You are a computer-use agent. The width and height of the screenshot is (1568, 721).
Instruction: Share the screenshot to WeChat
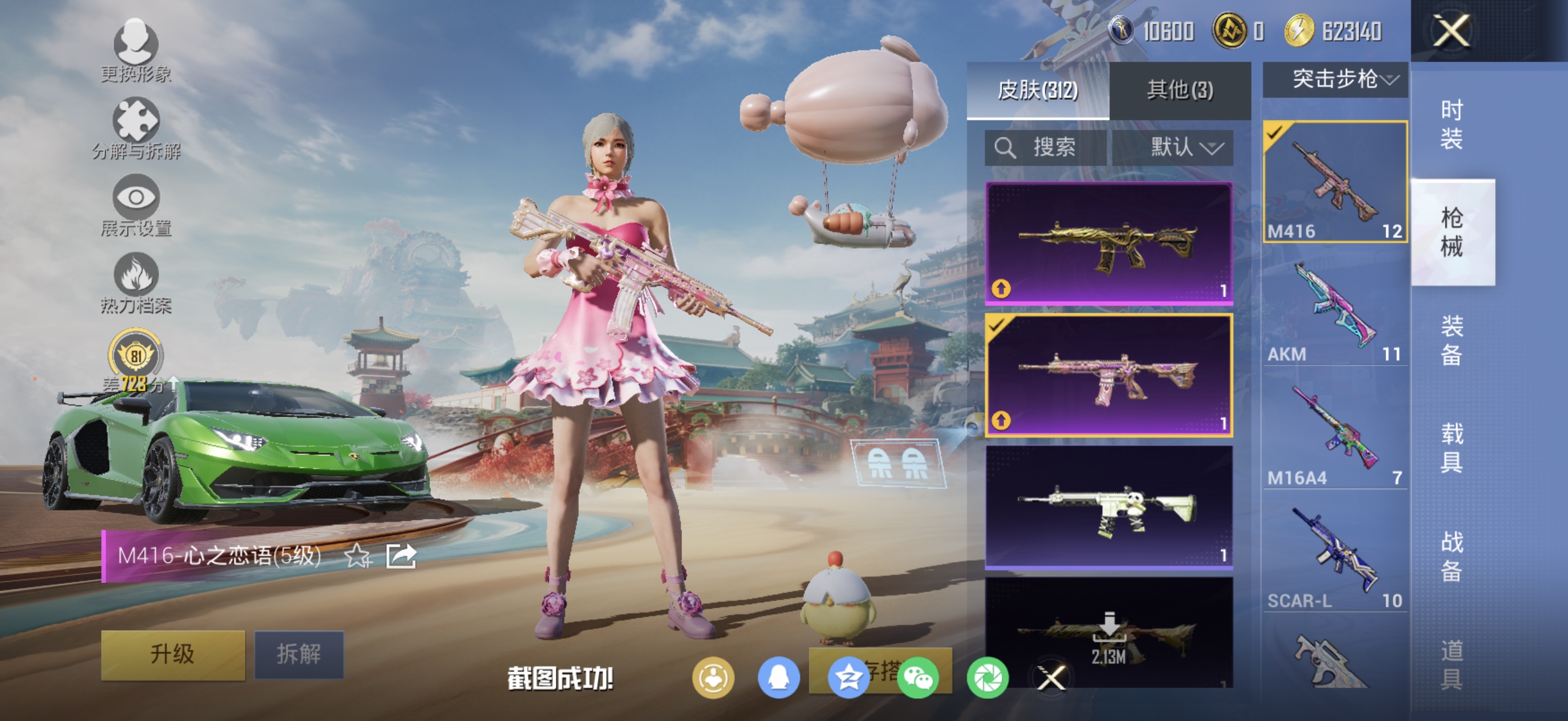click(918, 678)
